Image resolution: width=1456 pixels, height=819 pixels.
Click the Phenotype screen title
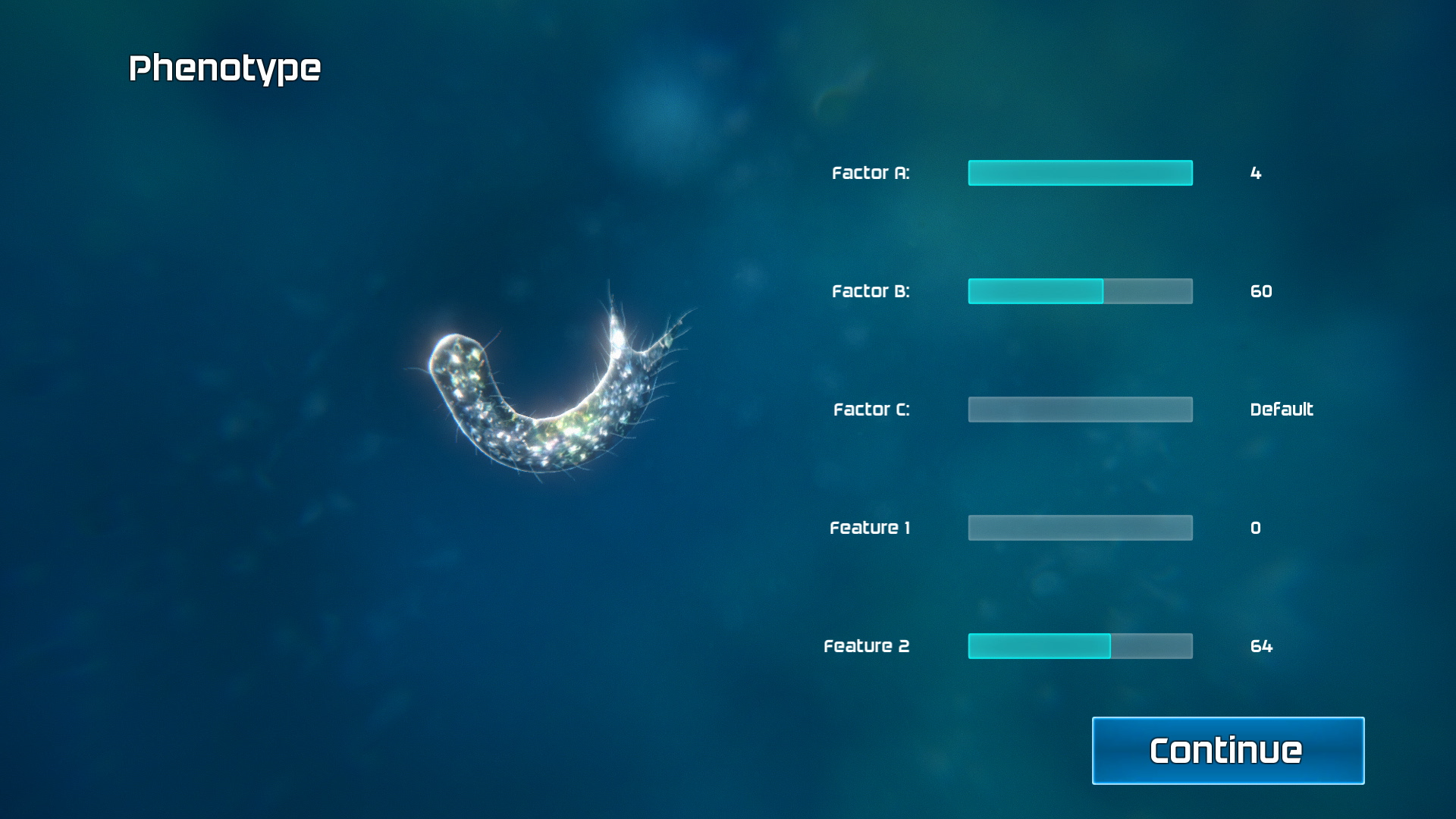tap(225, 67)
